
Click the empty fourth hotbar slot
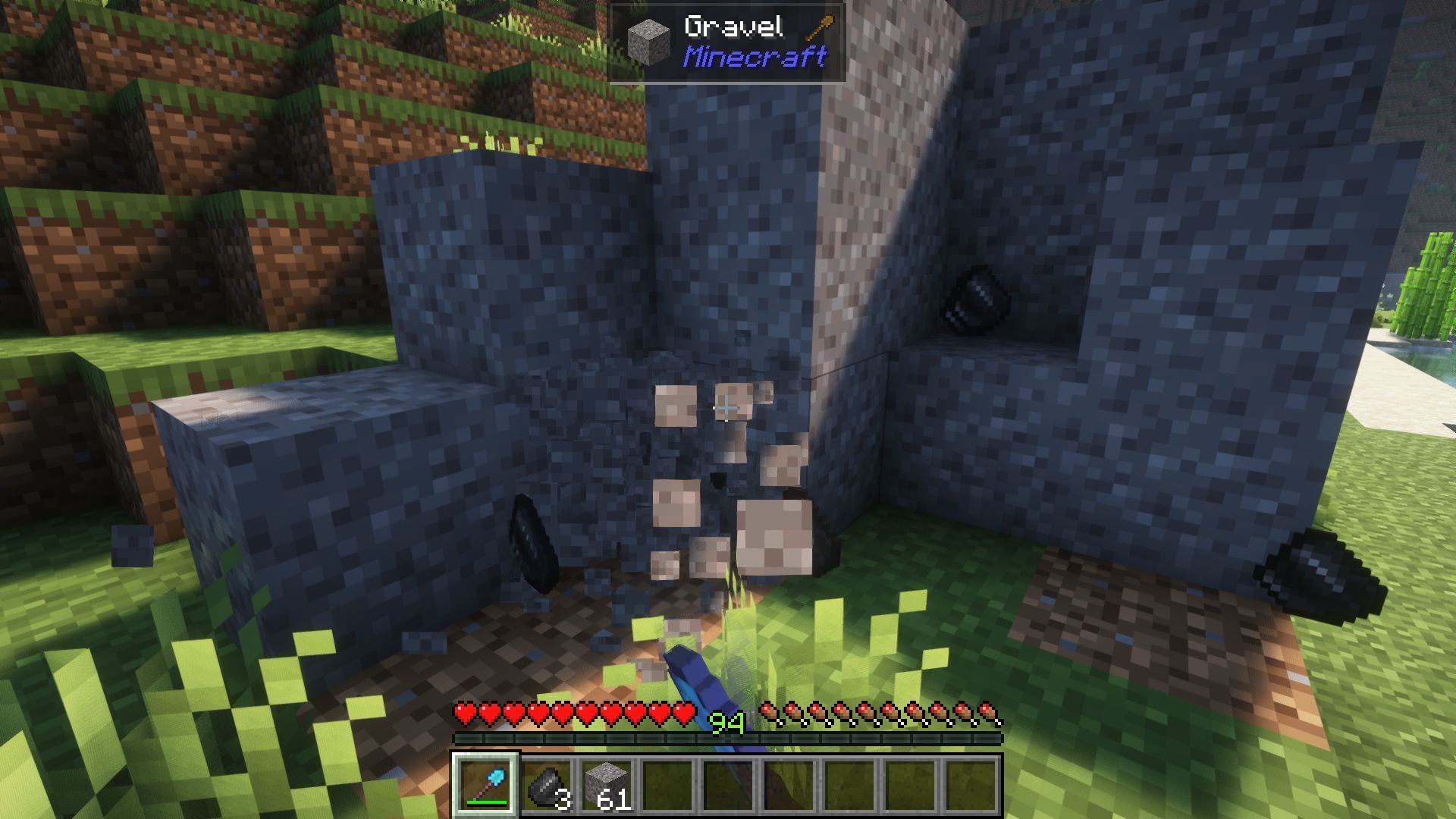[x=667, y=785]
